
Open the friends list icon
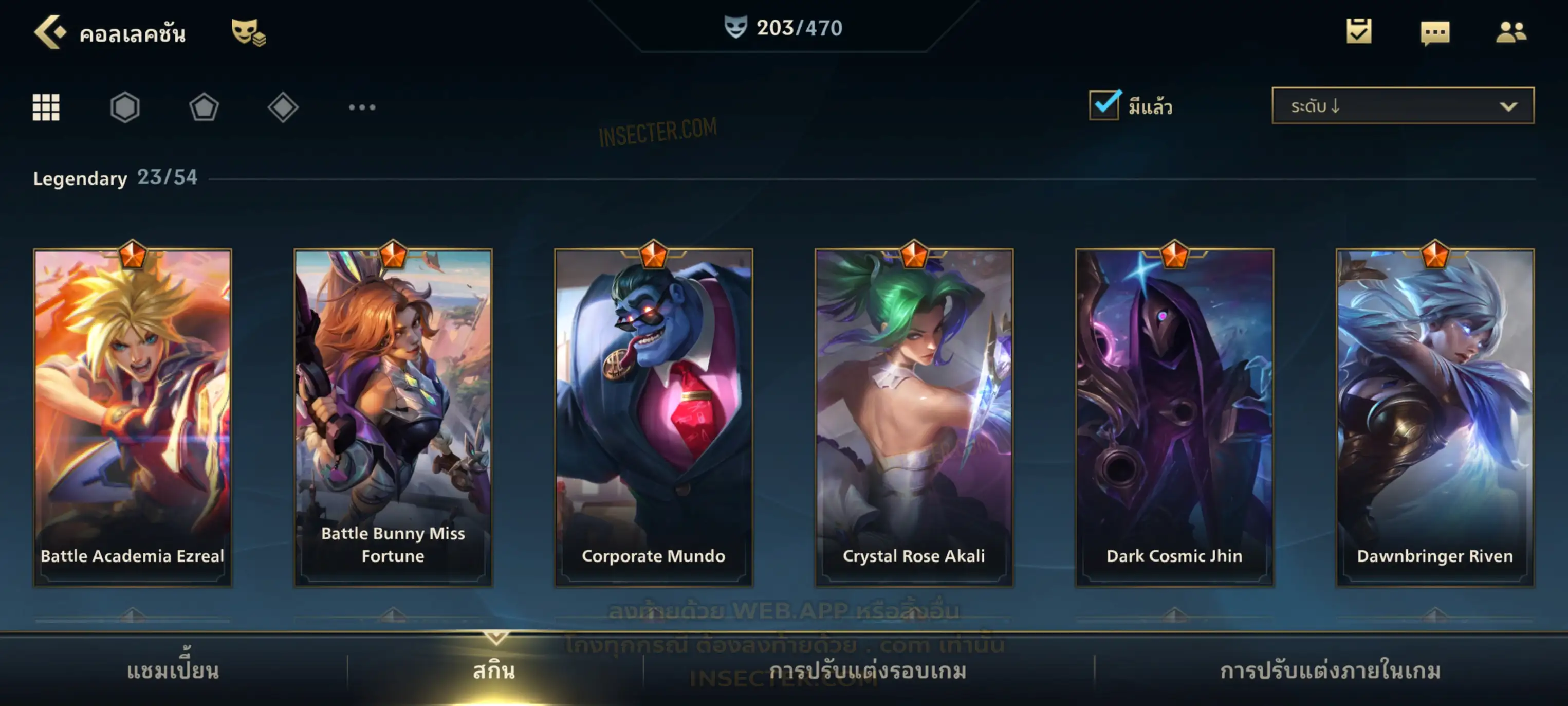click(1511, 32)
